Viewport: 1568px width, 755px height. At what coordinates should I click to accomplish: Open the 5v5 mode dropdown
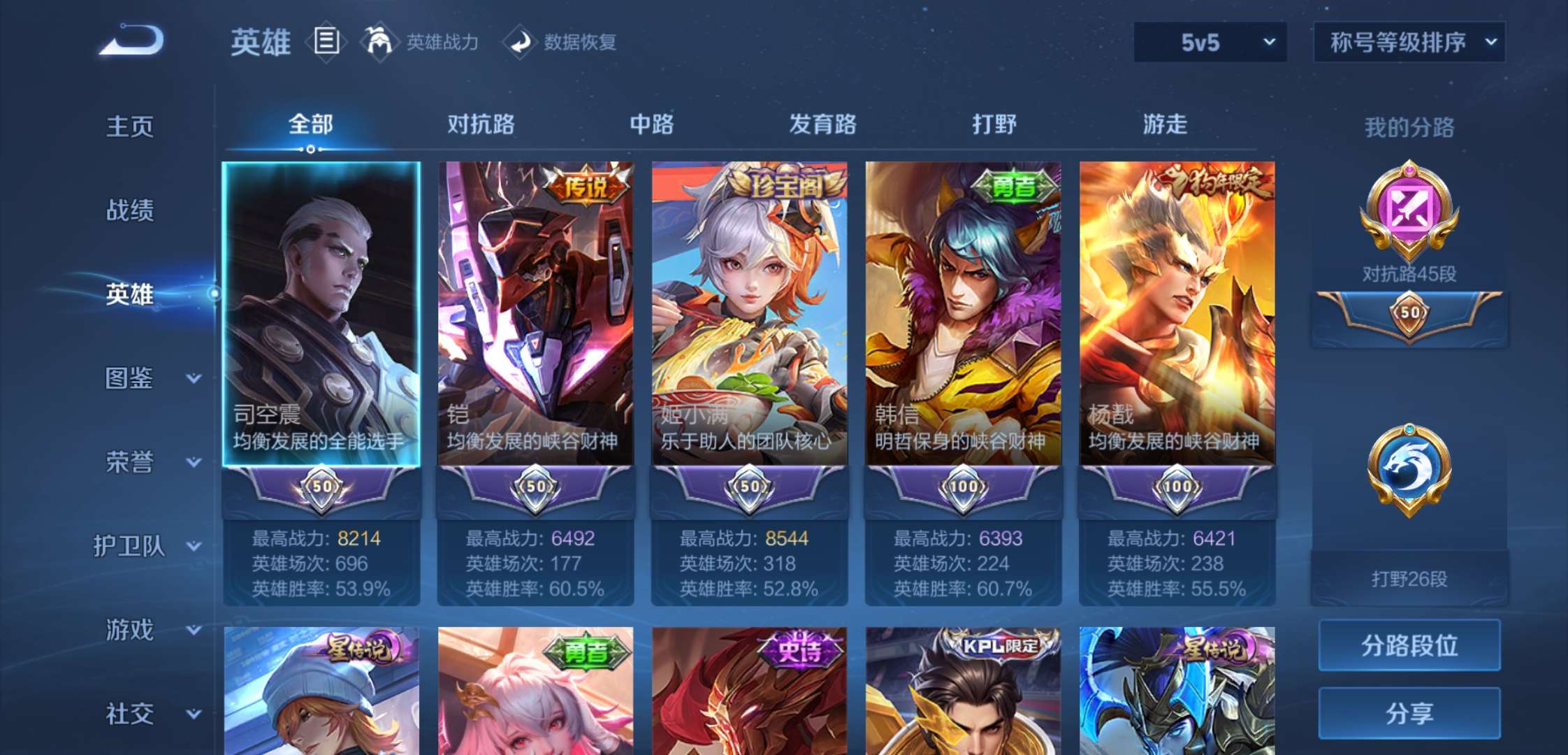[1209, 42]
